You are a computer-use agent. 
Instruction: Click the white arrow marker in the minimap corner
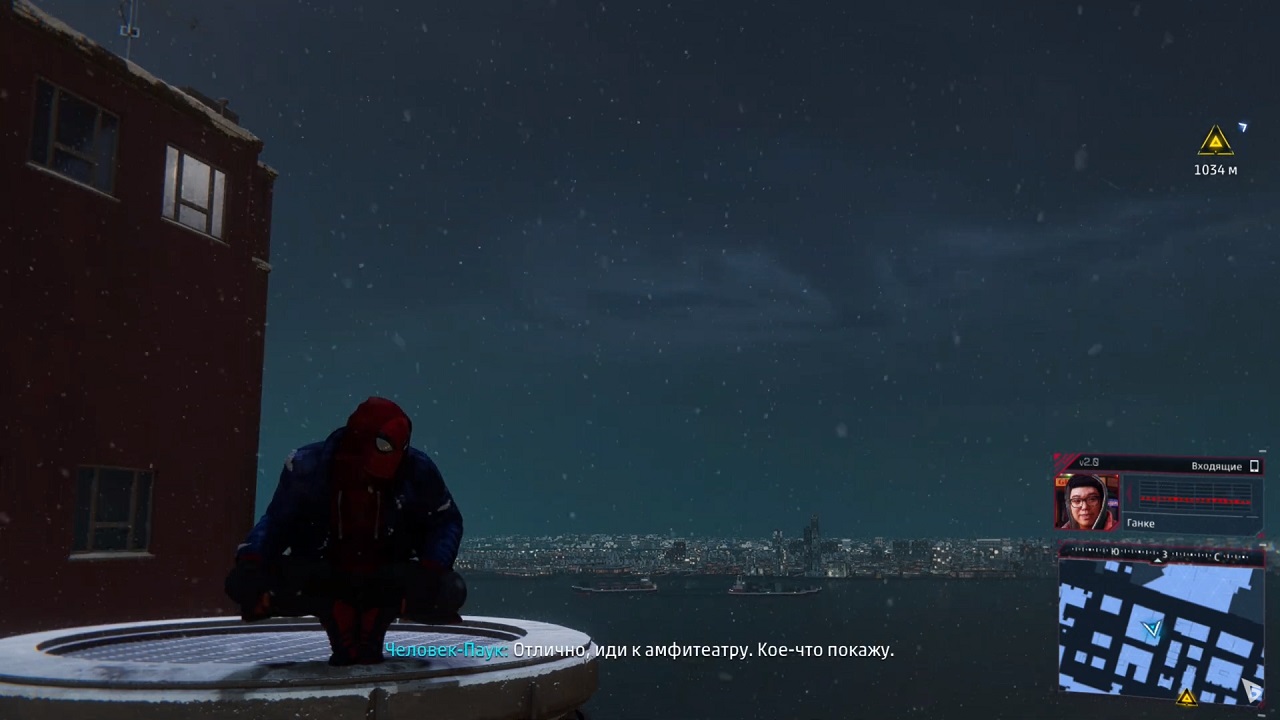coord(1252,688)
